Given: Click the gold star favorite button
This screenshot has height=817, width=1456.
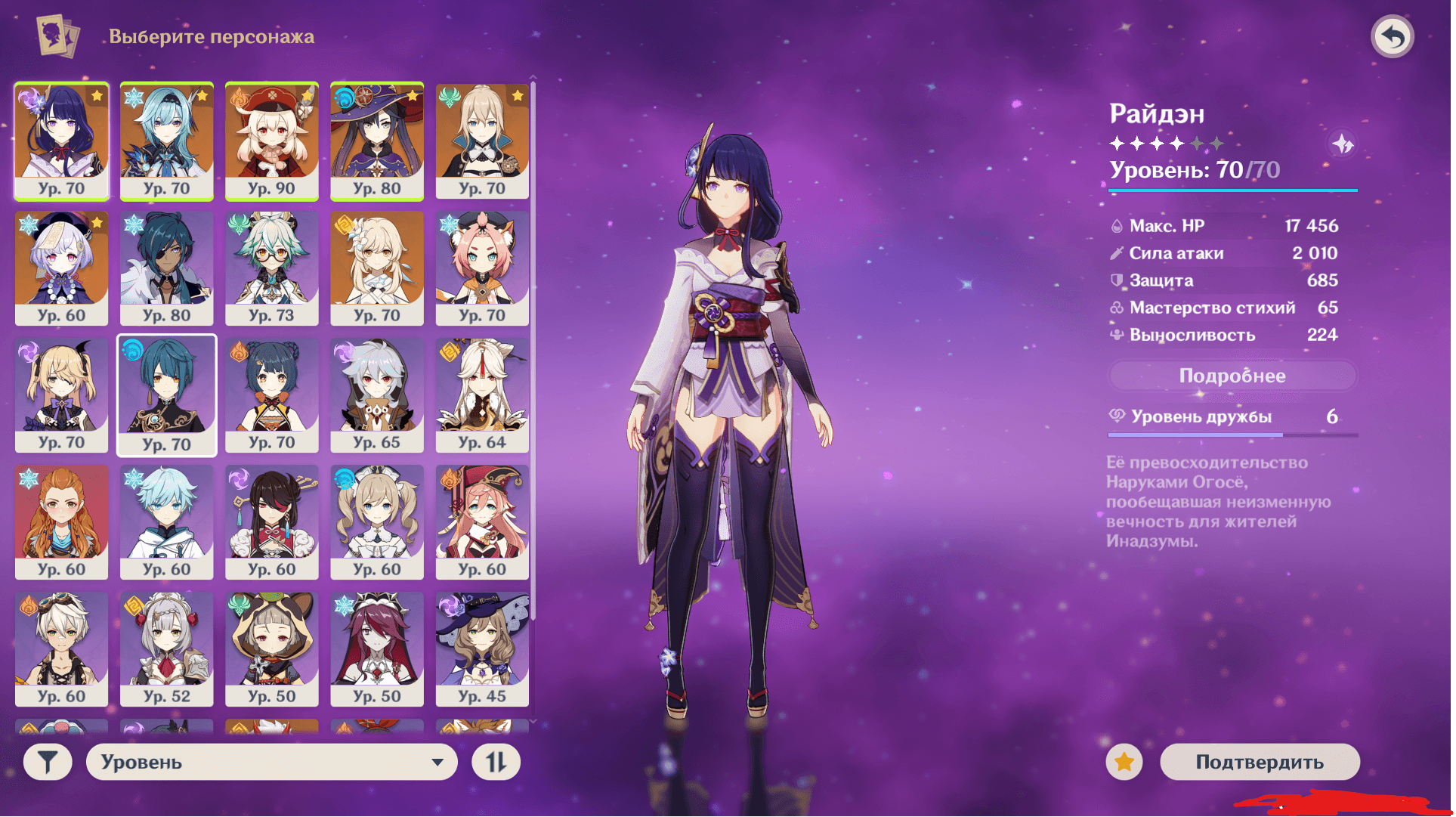Looking at the screenshot, I should [x=1124, y=762].
